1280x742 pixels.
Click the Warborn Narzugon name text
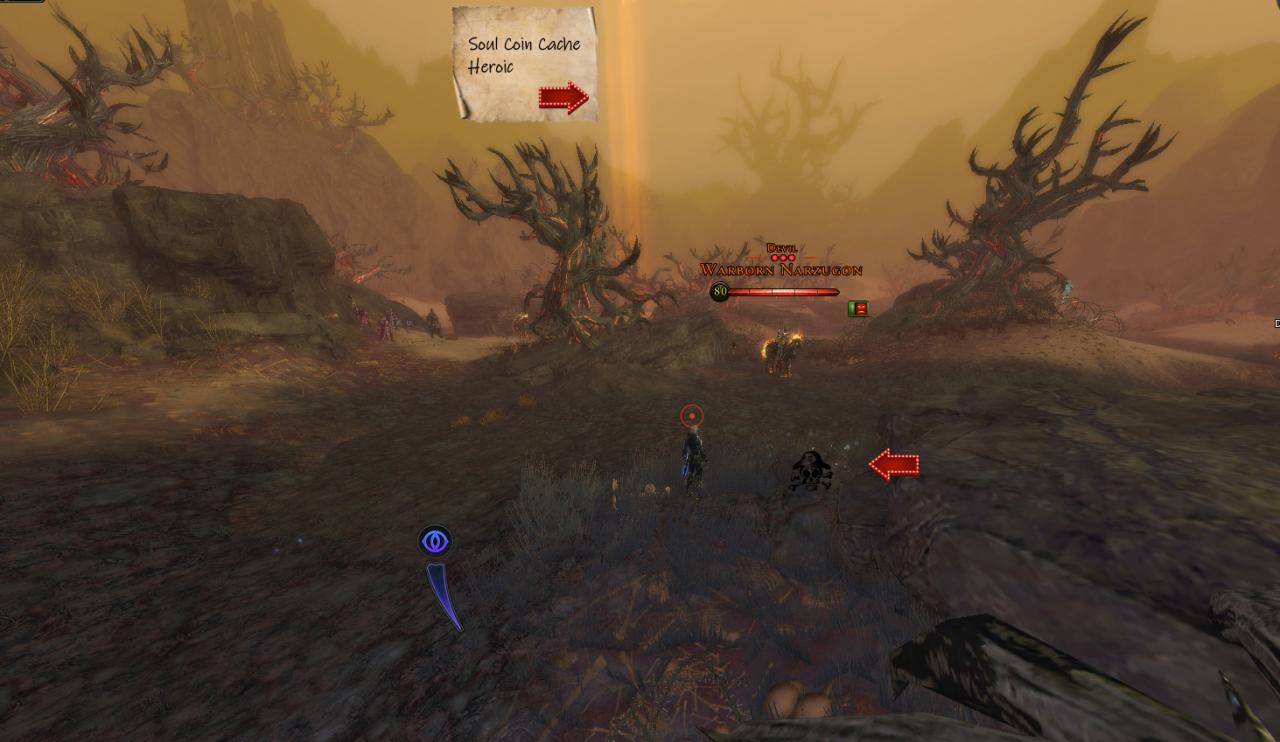click(783, 270)
